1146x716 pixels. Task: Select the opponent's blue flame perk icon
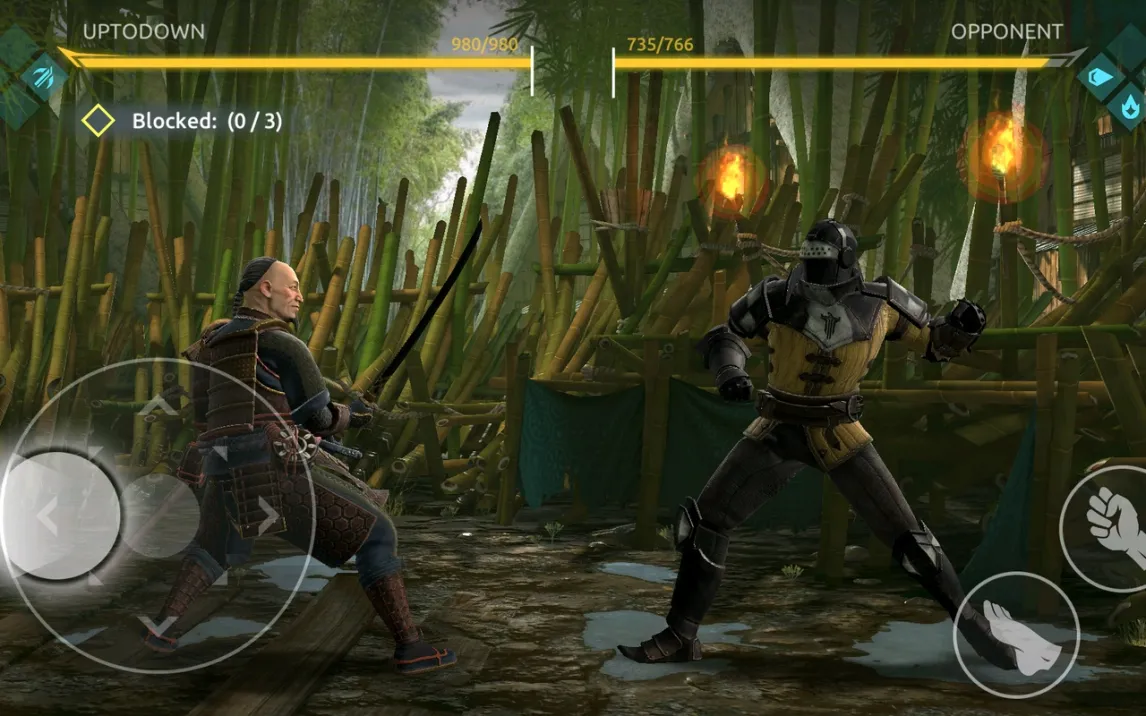click(1129, 103)
